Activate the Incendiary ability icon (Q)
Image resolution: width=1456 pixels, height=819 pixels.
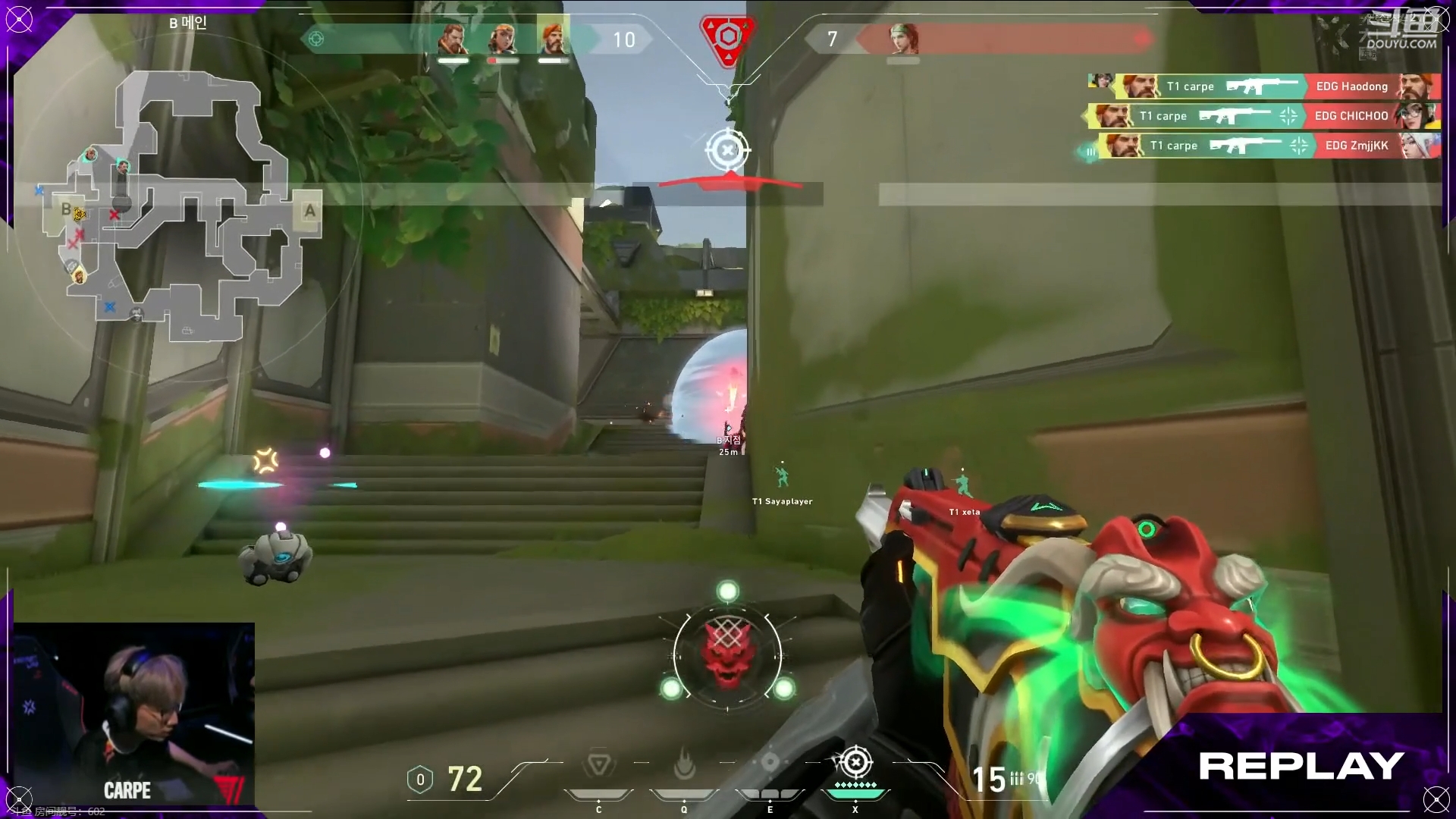click(684, 765)
